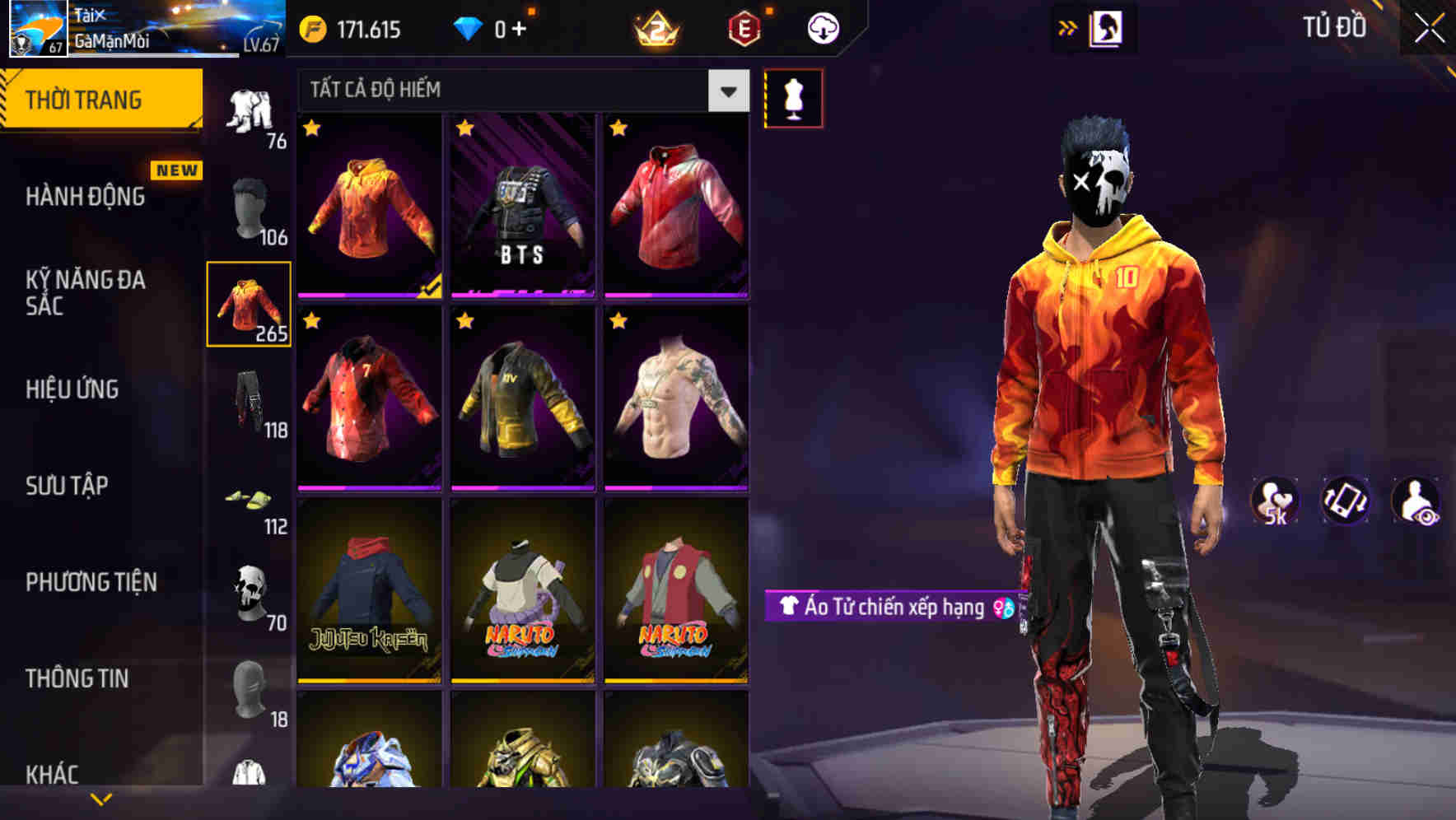Open the barbershop icon next to yellow chevrons
The width and height of the screenshot is (1456, 820).
tap(1108, 27)
